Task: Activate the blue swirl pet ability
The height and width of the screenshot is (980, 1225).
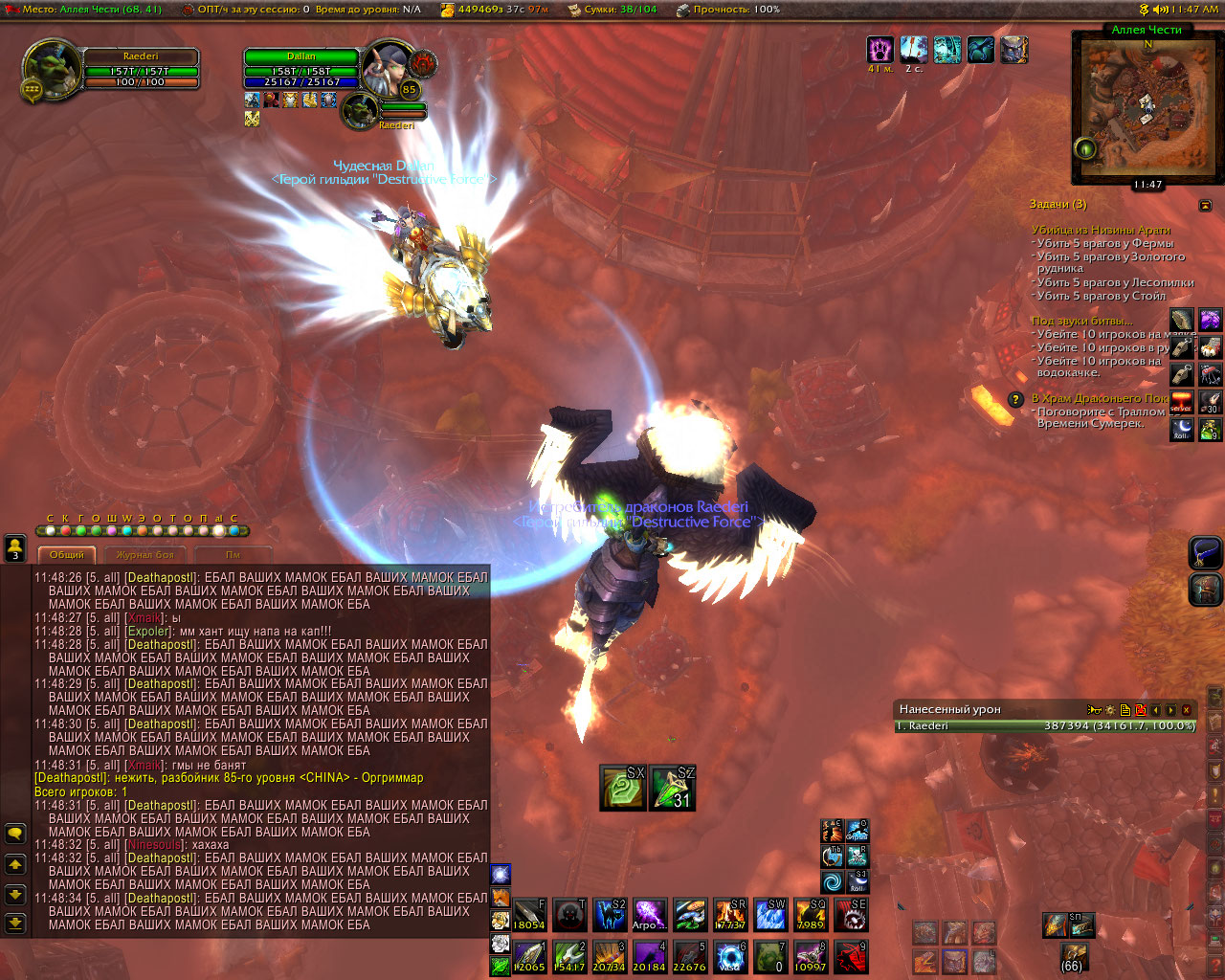Action: pyautogui.click(x=833, y=880)
